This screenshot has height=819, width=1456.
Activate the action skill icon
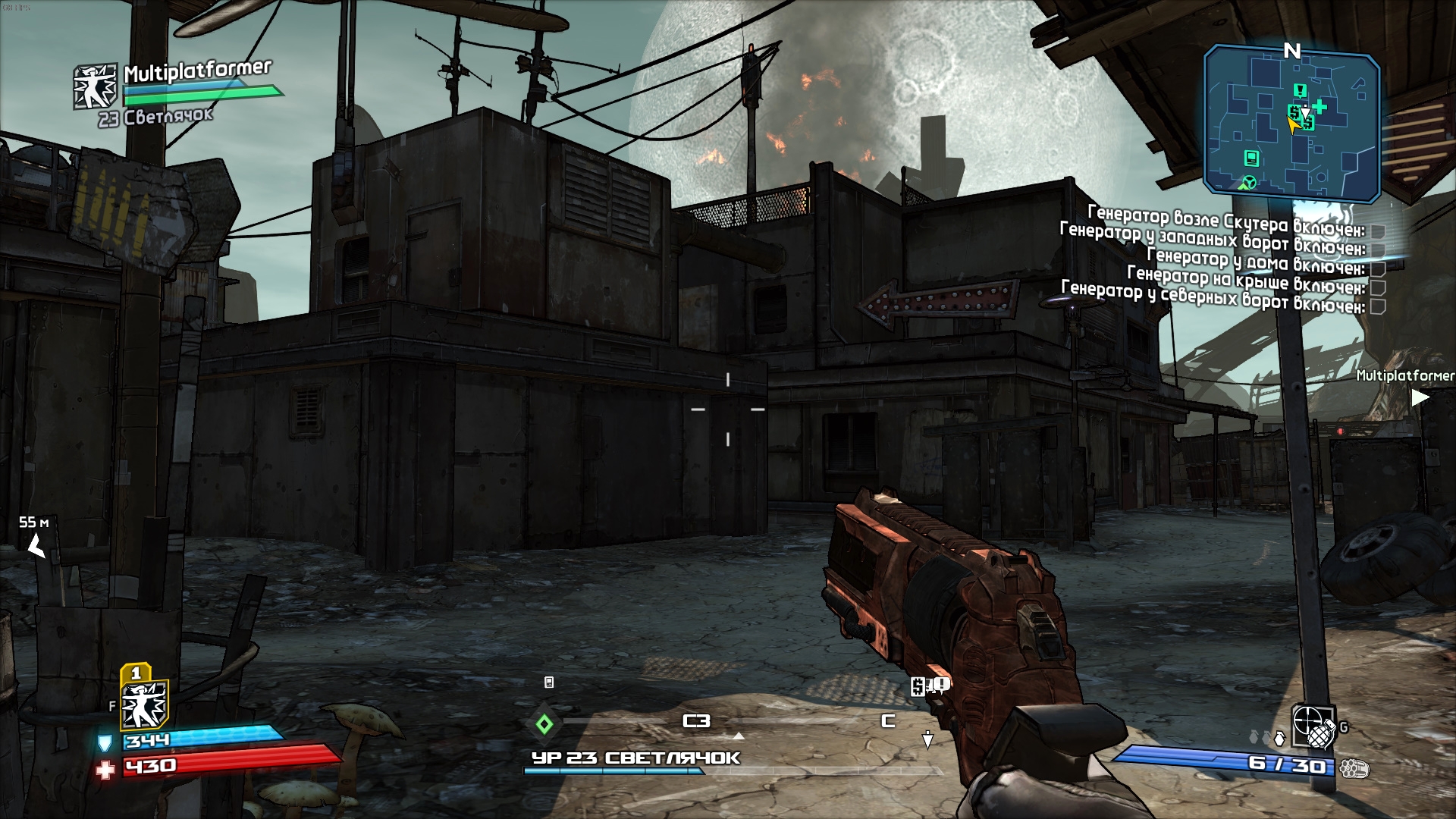(x=144, y=704)
